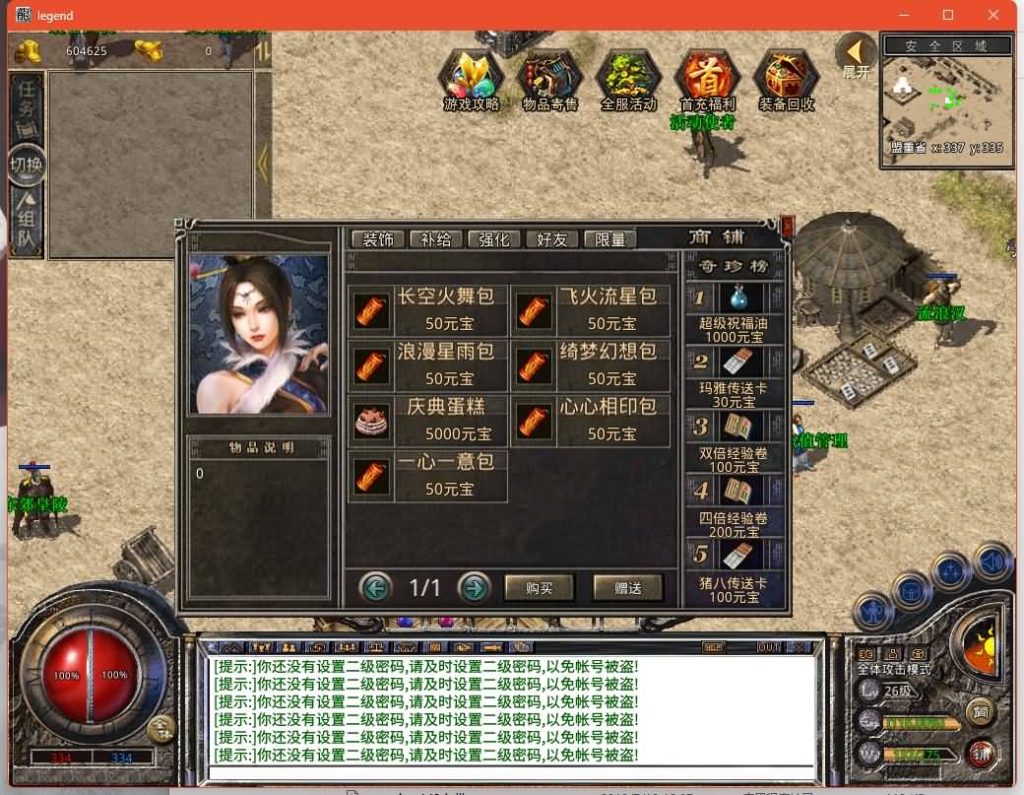Viewport: 1024px width, 795px height.
Task: Open the 游戏攻略 guide icon
Action: click(471, 78)
